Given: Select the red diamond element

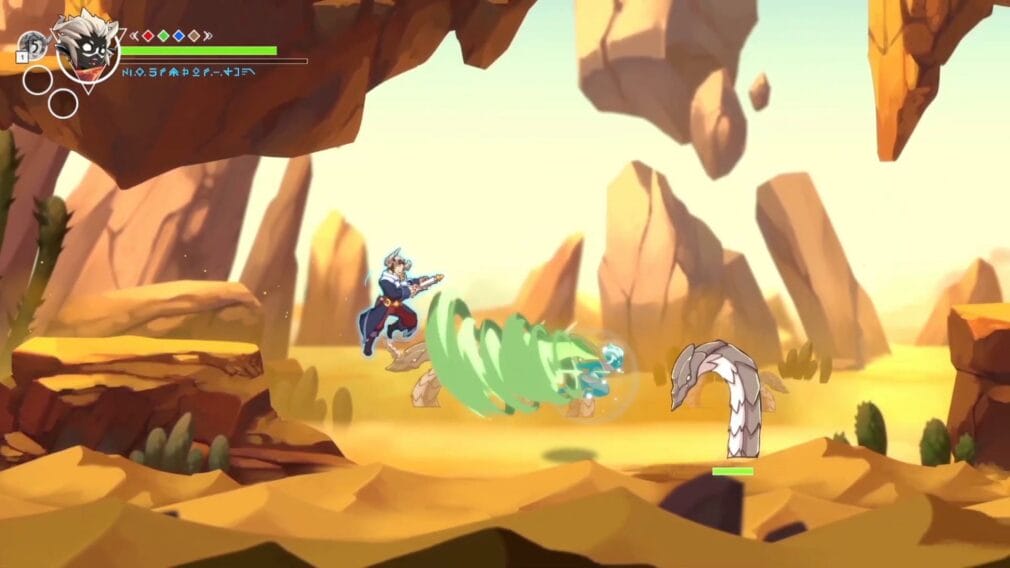Looking at the screenshot, I should pyautogui.click(x=148, y=35).
